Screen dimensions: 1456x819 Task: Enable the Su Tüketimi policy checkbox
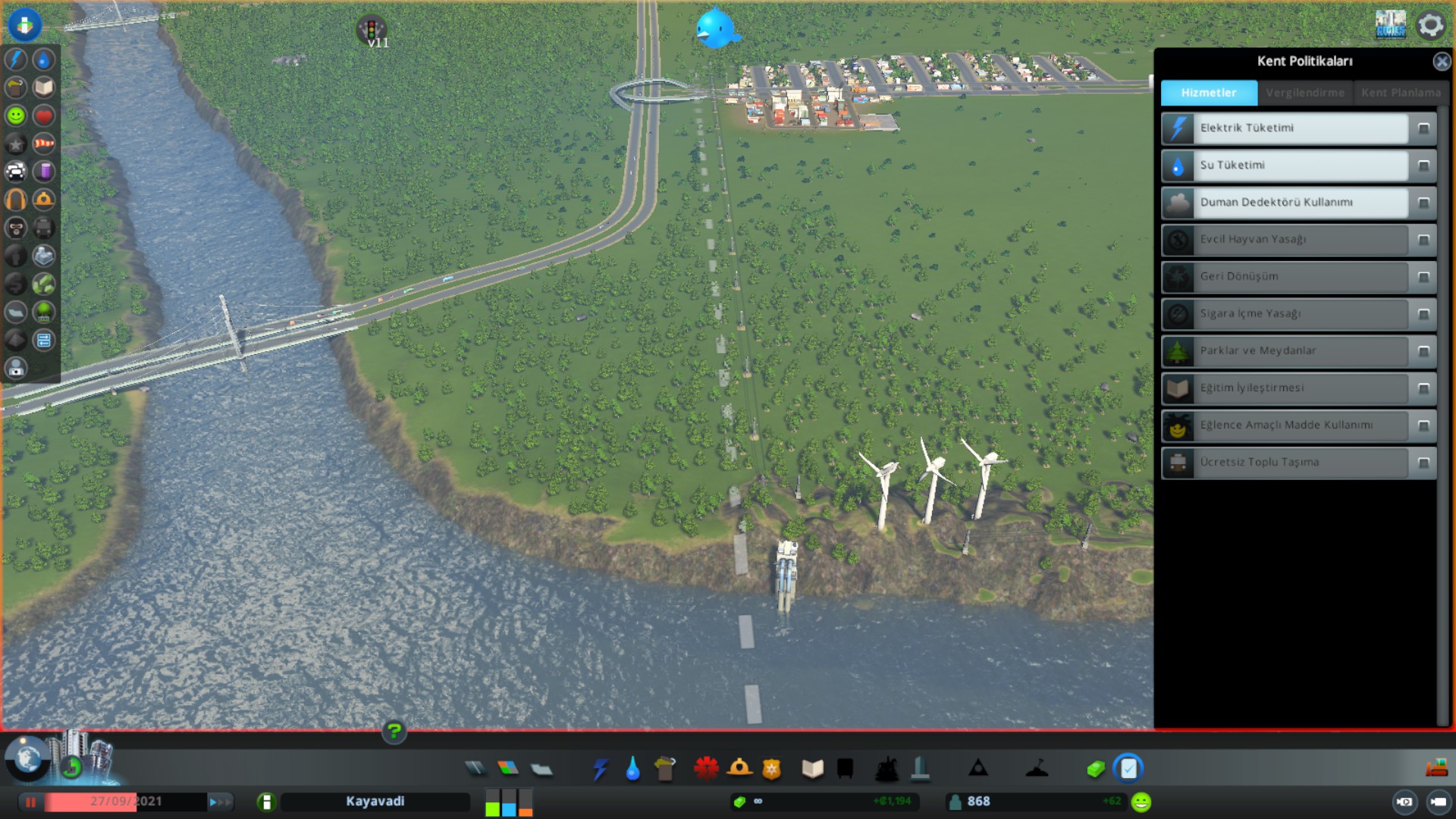click(1423, 165)
